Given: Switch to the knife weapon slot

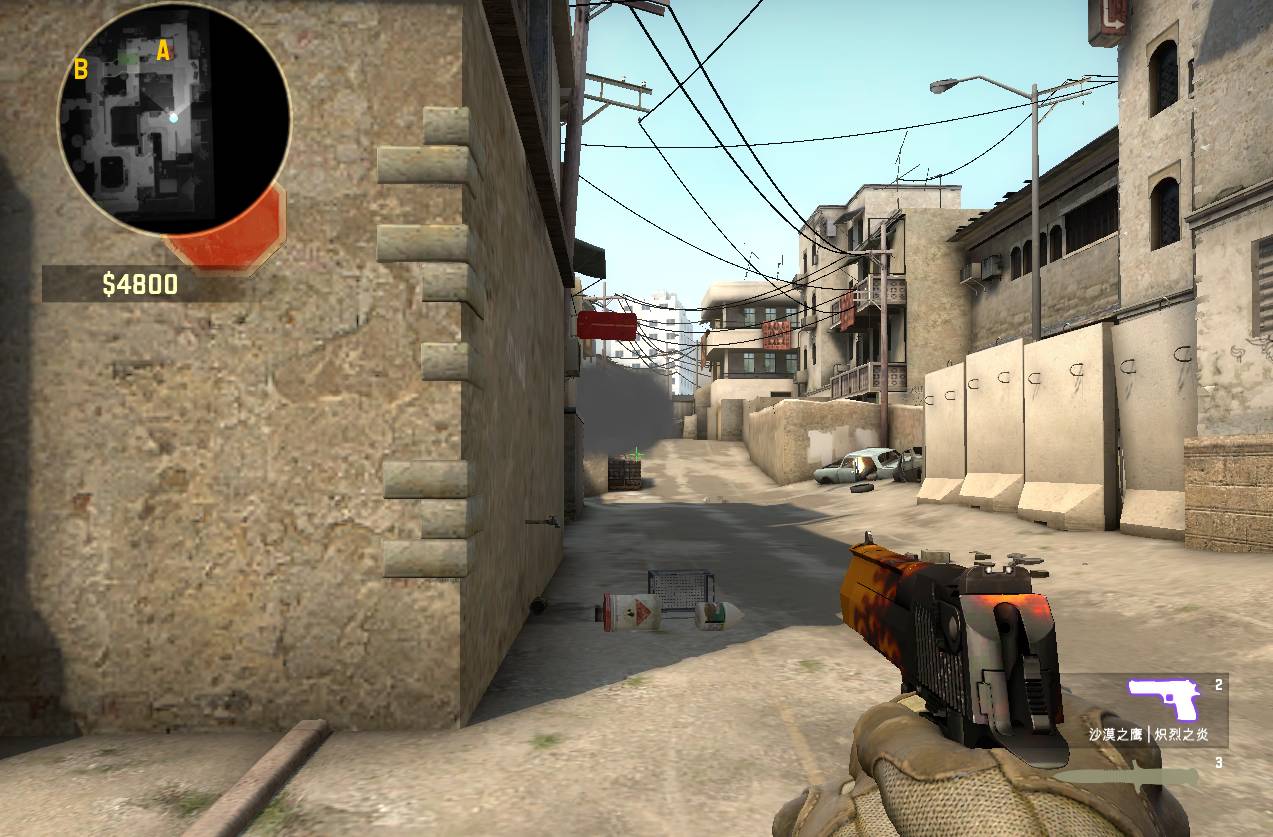Looking at the screenshot, I should (1128, 776).
